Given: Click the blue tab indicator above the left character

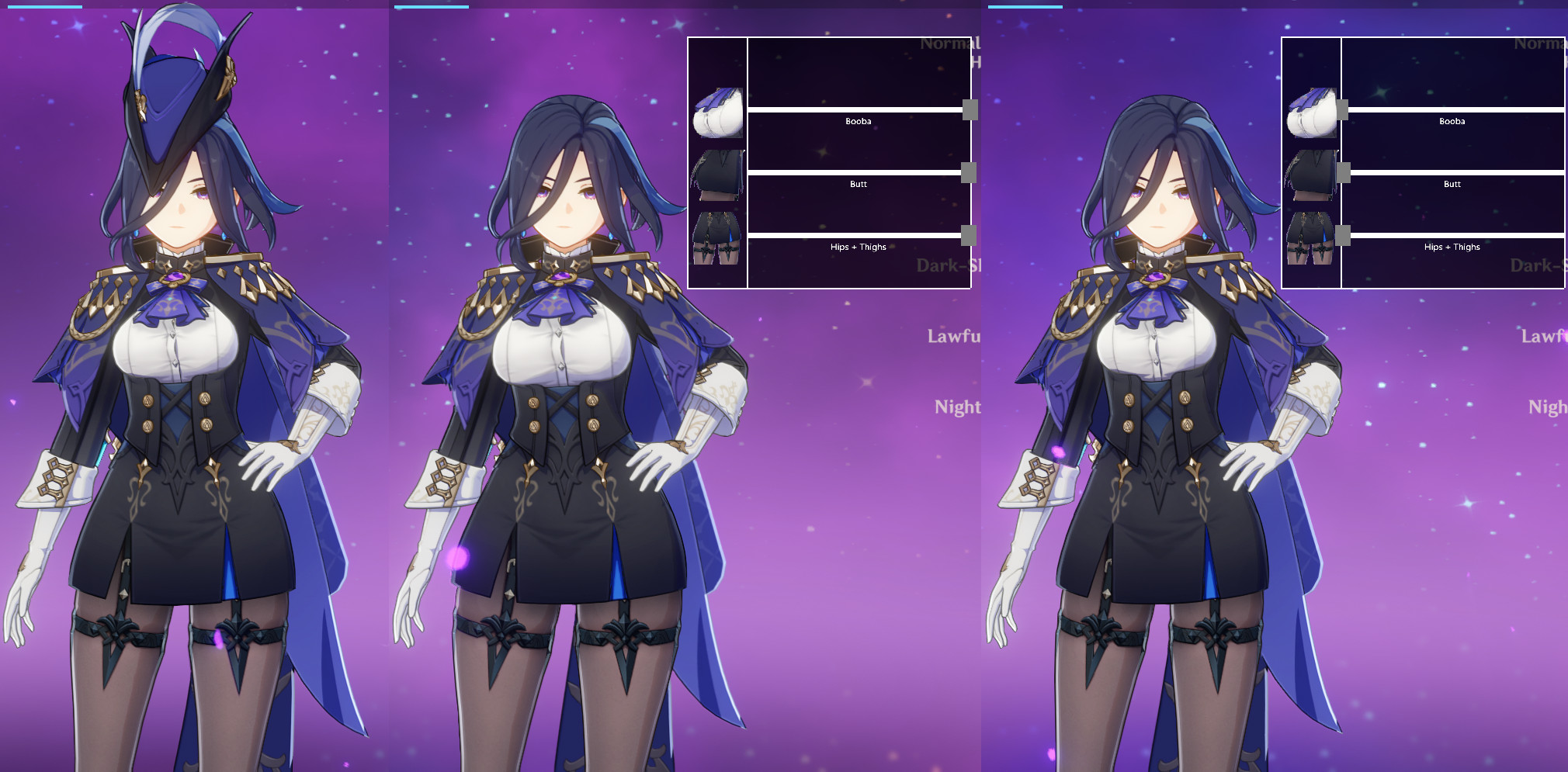Looking at the screenshot, I should pyautogui.click(x=44, y=6).
